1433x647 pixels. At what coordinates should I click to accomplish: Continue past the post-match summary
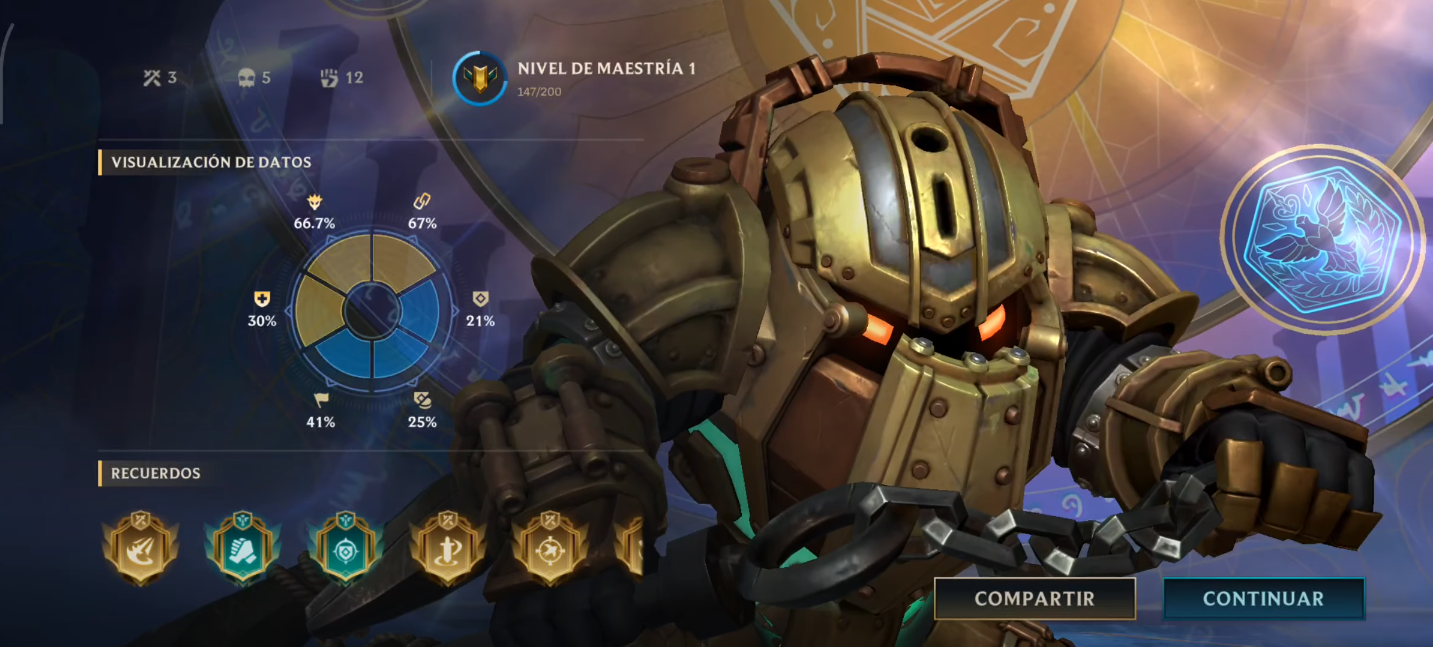point(1263,599)
